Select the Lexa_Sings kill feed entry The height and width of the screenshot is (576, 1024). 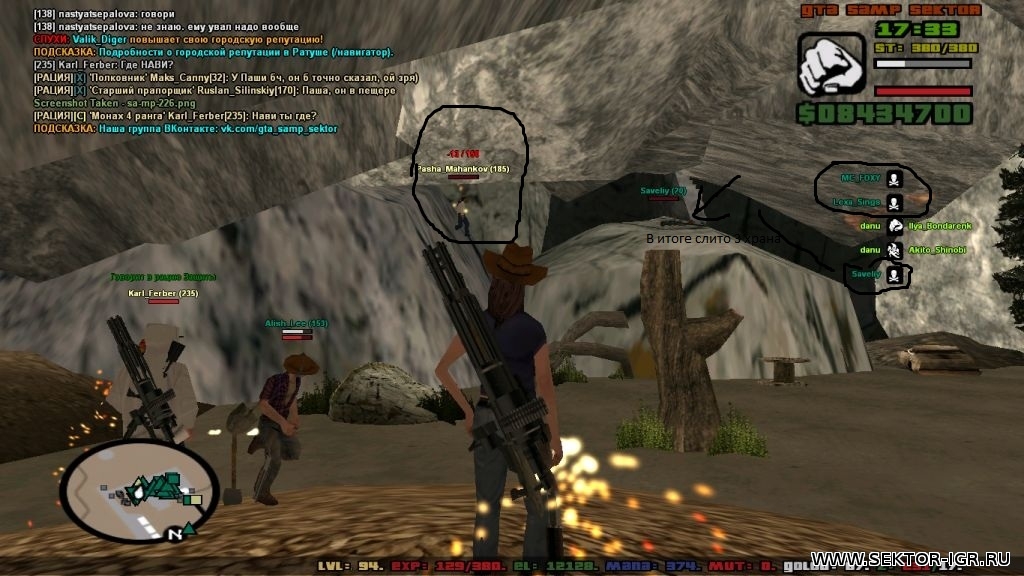[856, 202]
